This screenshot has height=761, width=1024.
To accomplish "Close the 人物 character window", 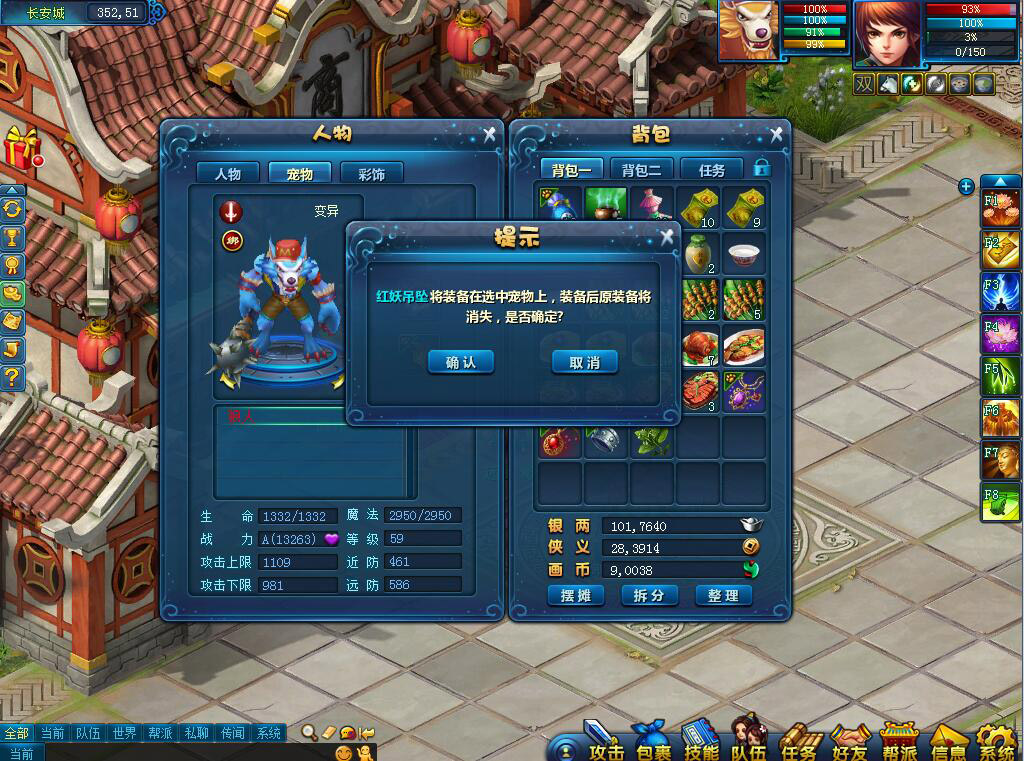I will pos(489,134).
